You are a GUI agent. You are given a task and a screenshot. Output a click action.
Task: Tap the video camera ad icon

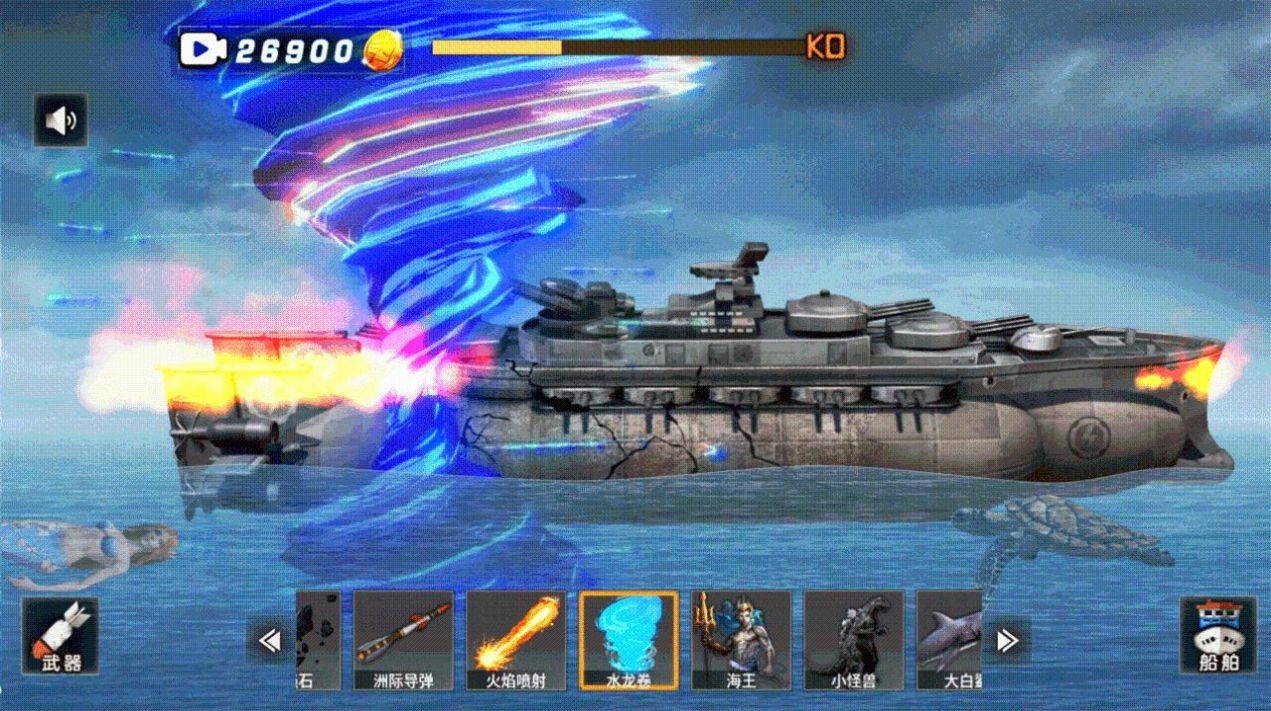pyautogui.click(x=204, y=49)
